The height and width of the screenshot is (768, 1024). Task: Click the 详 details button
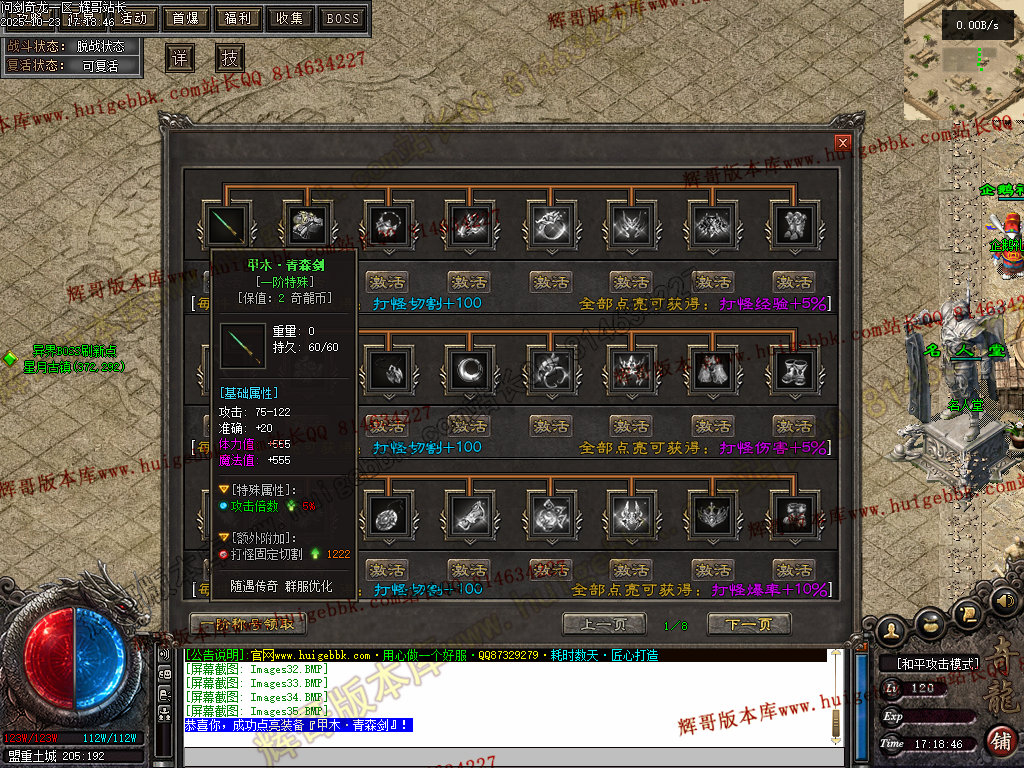point(179,58)
